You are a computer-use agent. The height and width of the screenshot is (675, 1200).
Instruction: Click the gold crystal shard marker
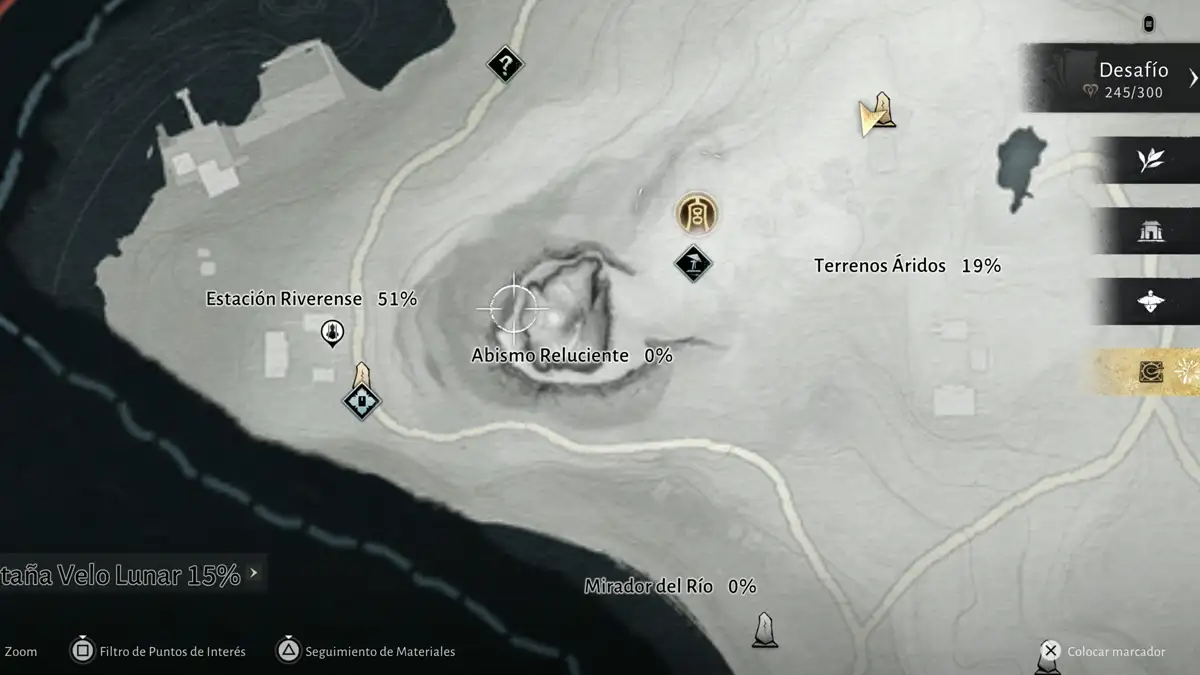pyautogui.click(x=877, y=113)
